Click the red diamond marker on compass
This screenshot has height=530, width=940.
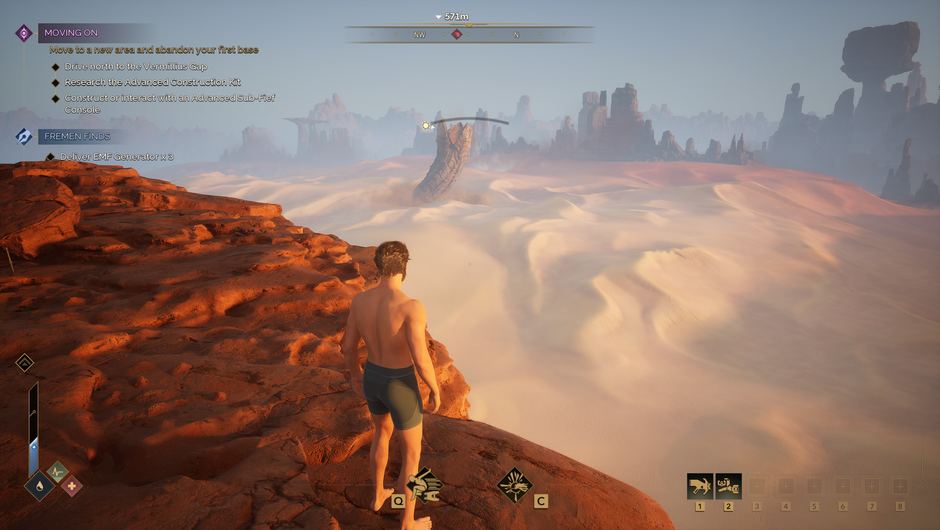[x=457, y=34]
